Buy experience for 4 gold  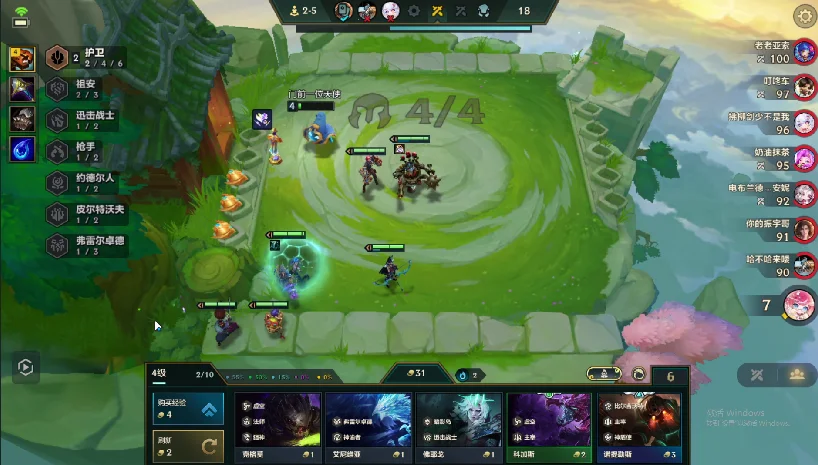click(189, 409)
